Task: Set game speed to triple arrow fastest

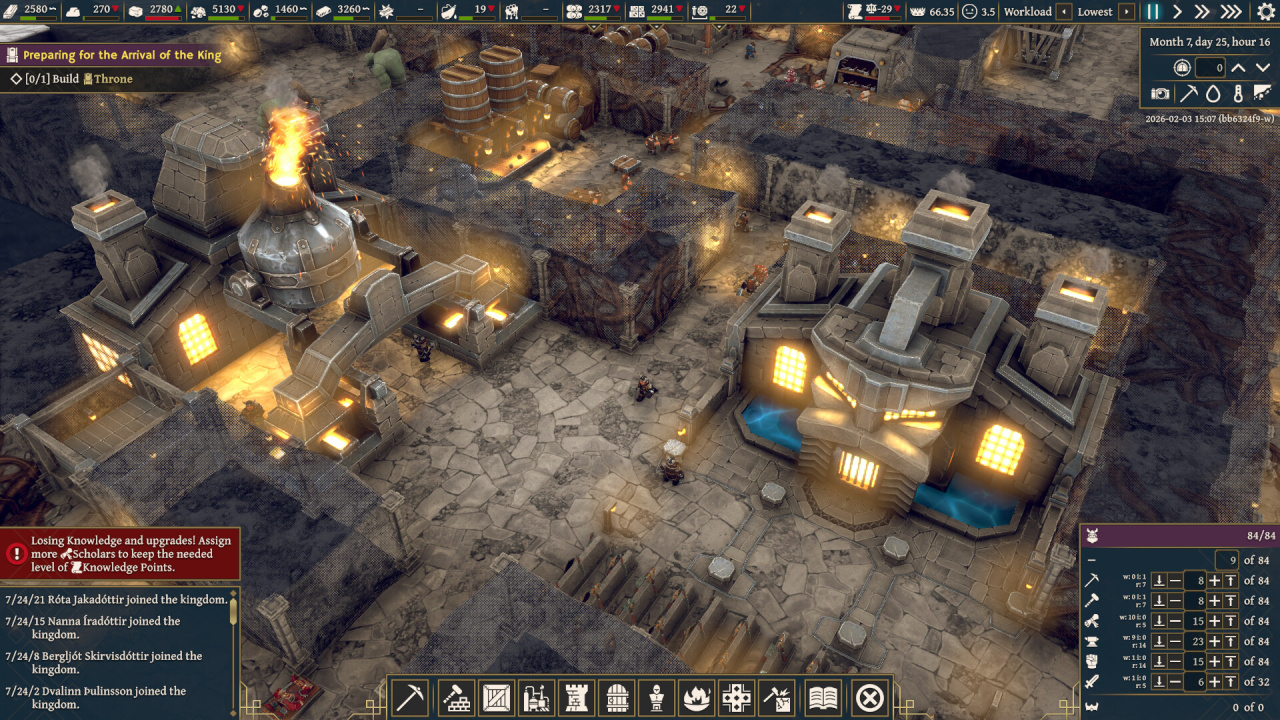Action: pos(1231,12)
